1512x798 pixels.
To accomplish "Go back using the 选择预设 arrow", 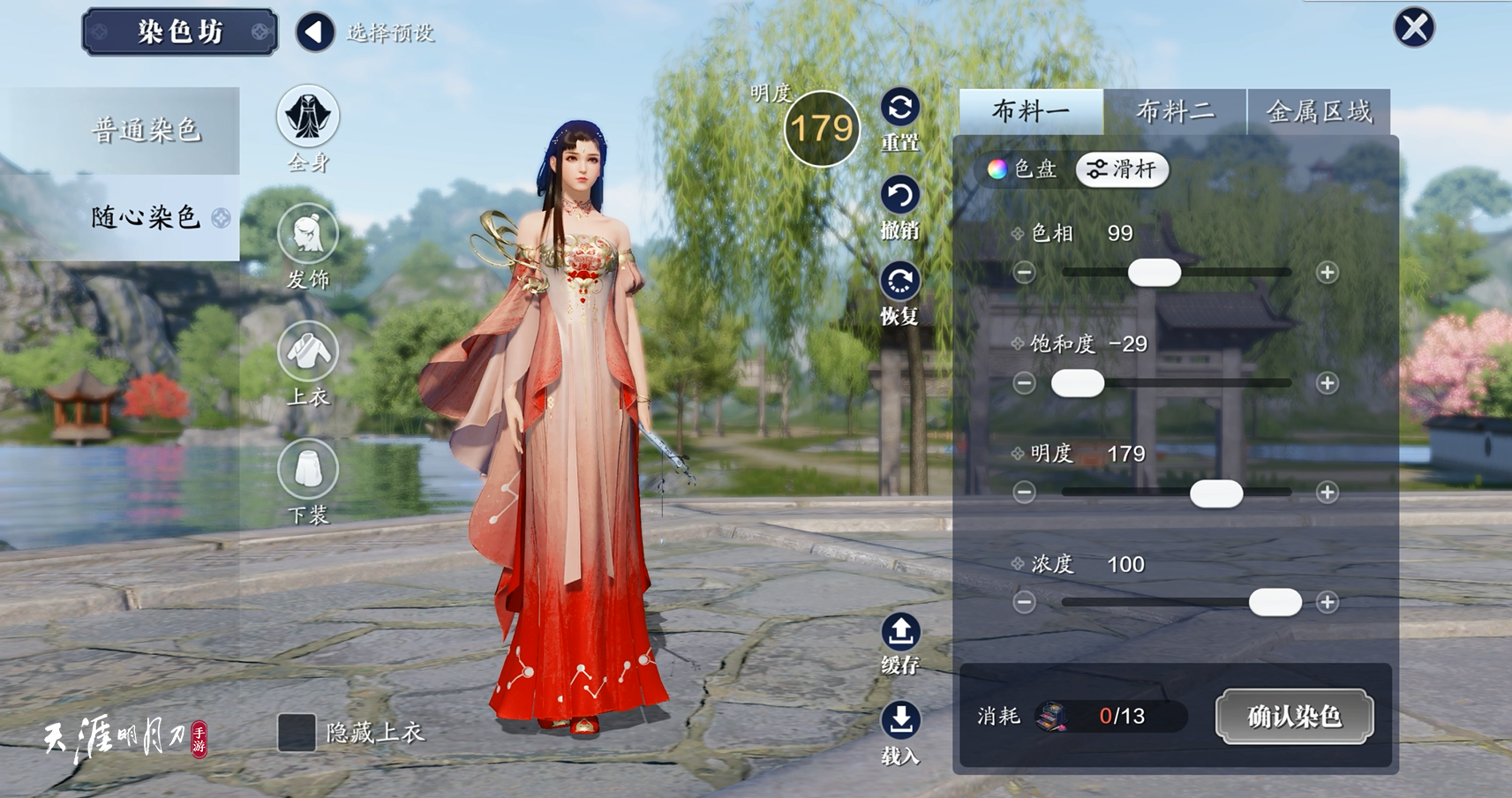I will [x=315, y=33].
